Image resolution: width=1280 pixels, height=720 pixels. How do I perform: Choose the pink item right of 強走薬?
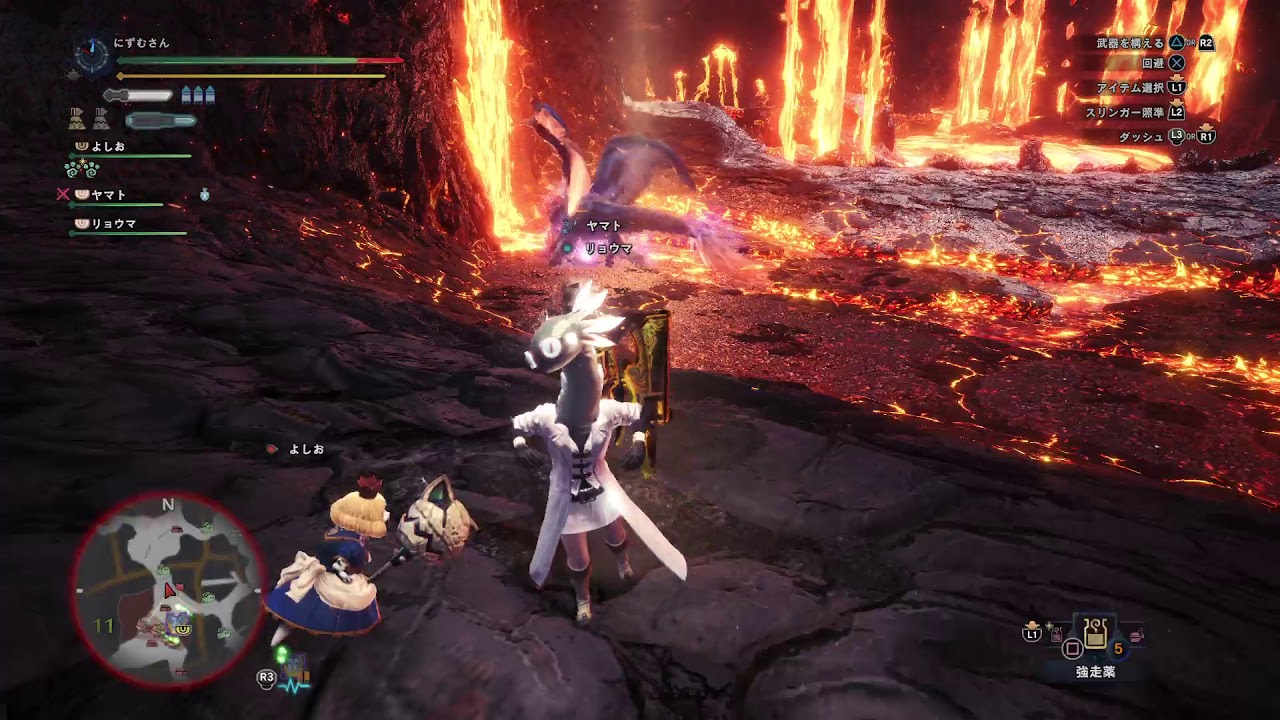pos(1136,634)
